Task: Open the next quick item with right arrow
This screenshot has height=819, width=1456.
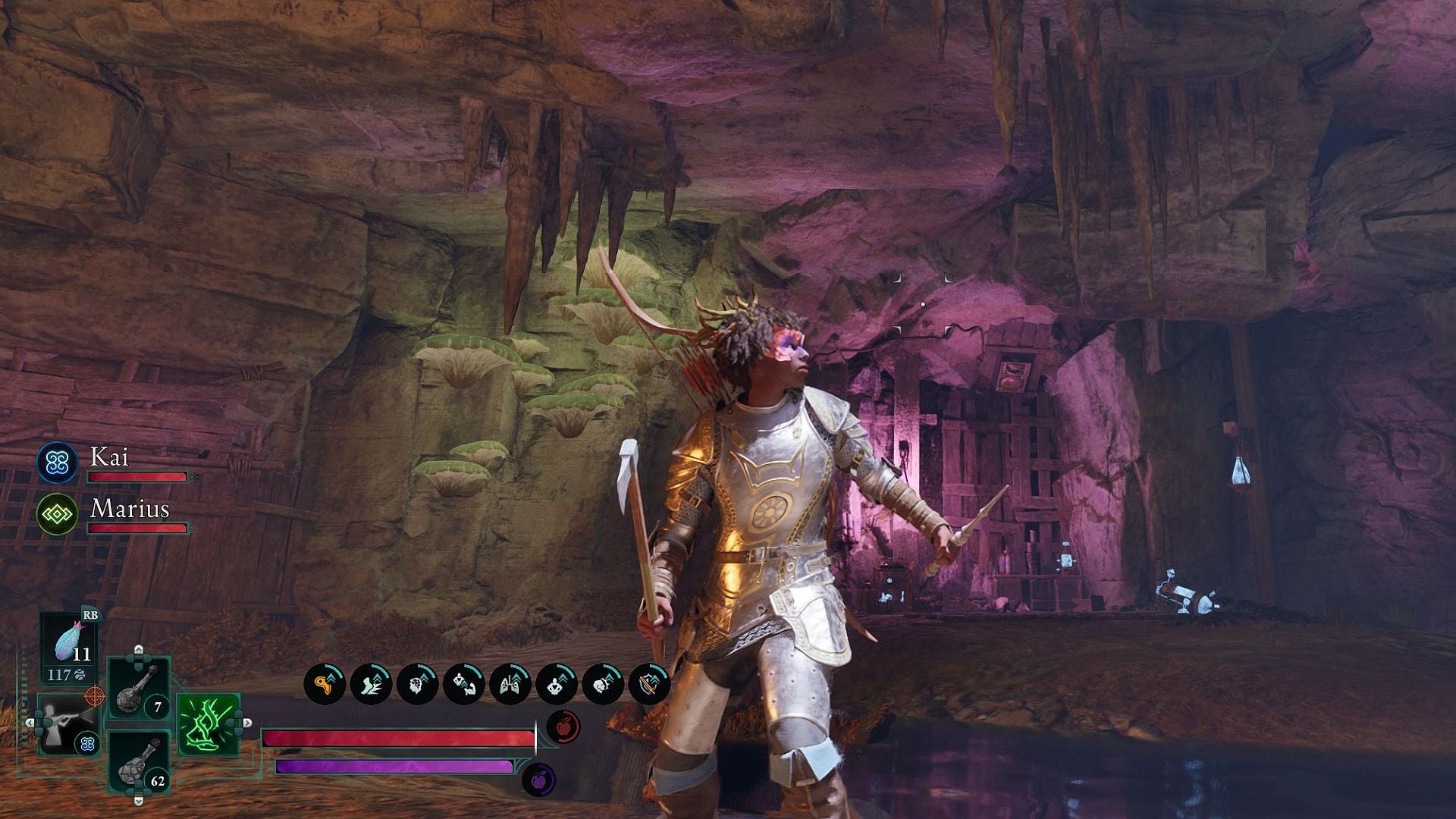Action: 248,723
